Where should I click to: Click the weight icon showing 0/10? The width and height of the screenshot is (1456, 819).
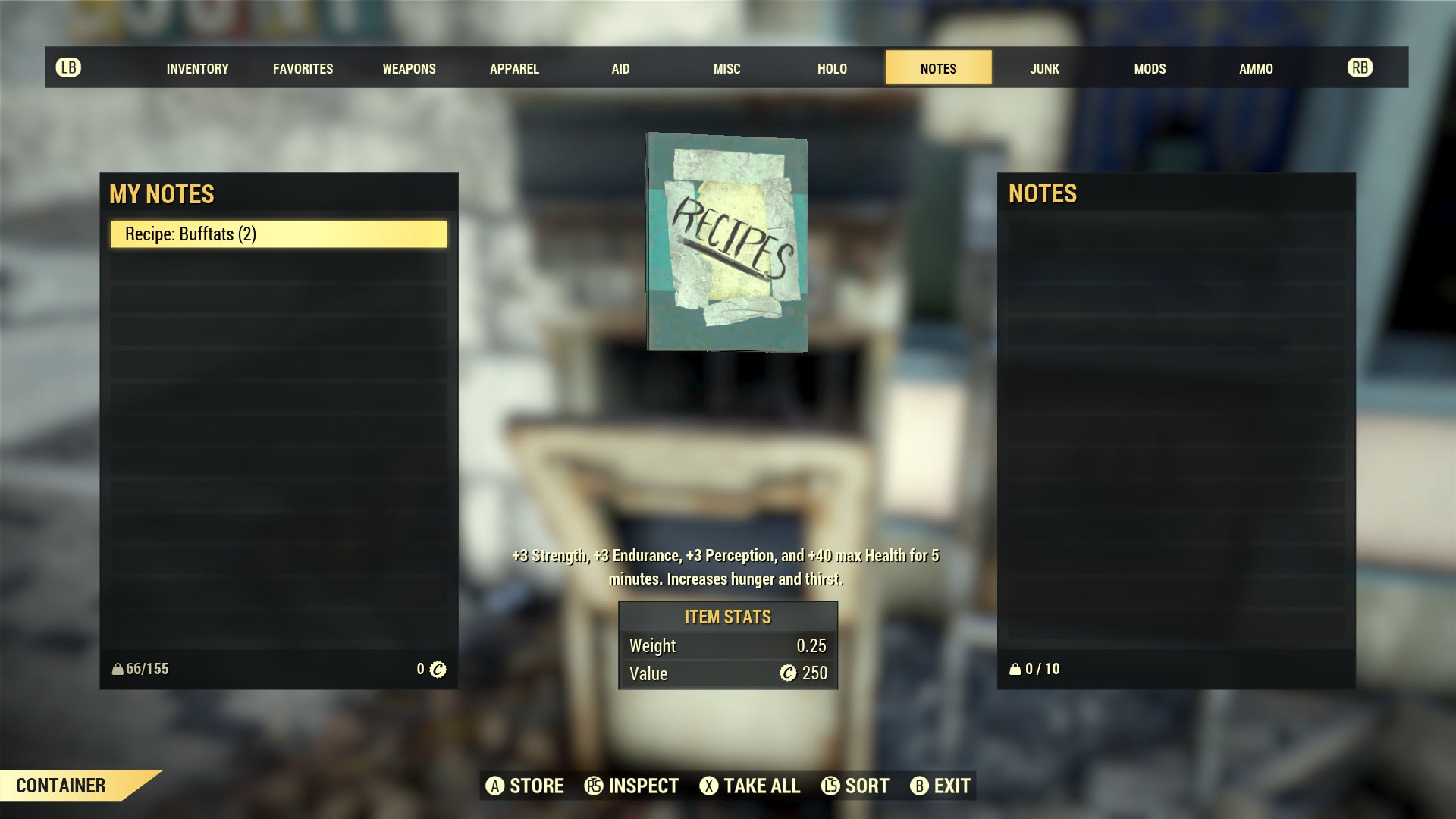pos(1016,669)
